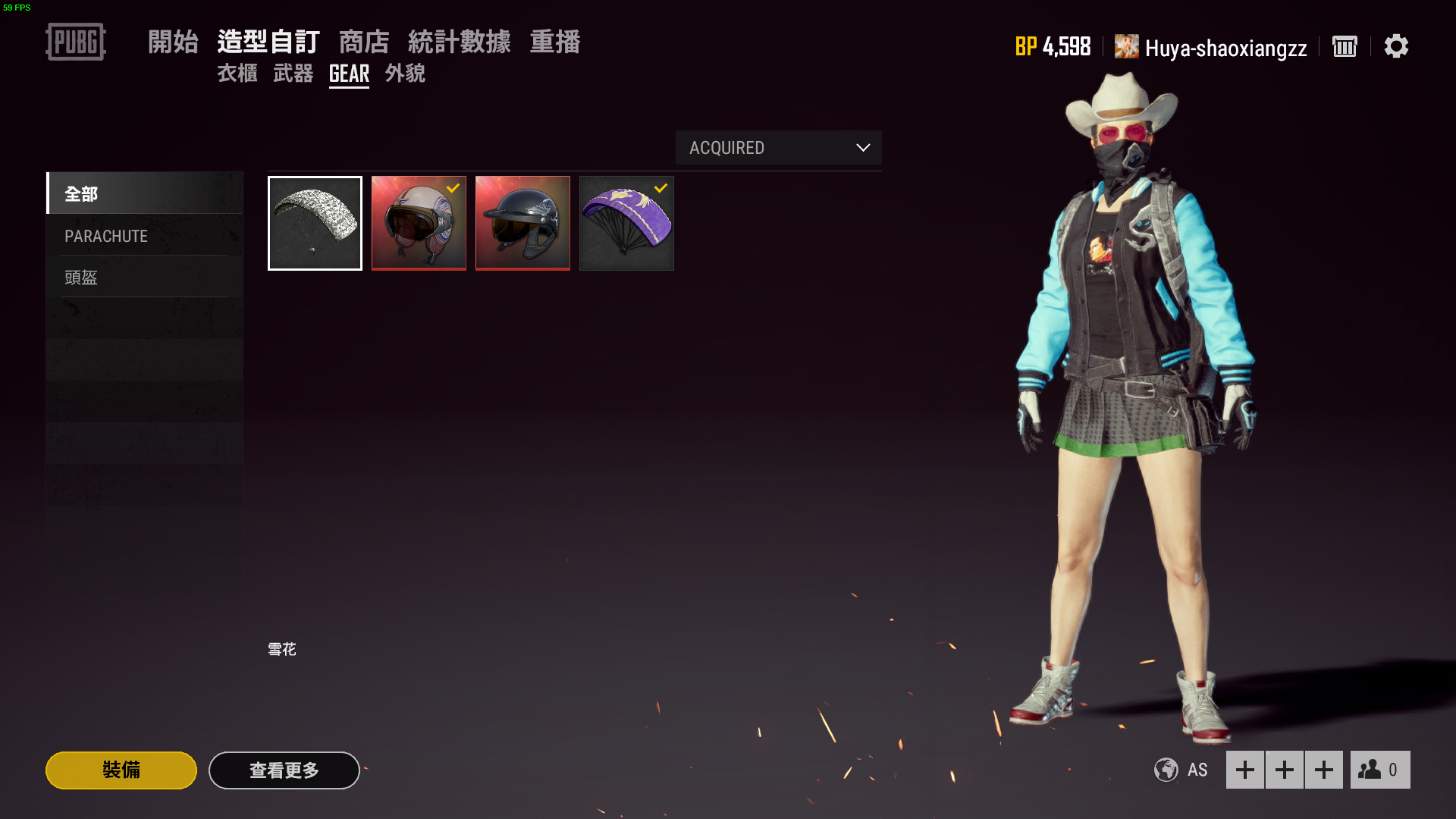Select the 雪花 snowflake parachute thumbnail
1456x819 pixels.
click(x=315, y=223)
